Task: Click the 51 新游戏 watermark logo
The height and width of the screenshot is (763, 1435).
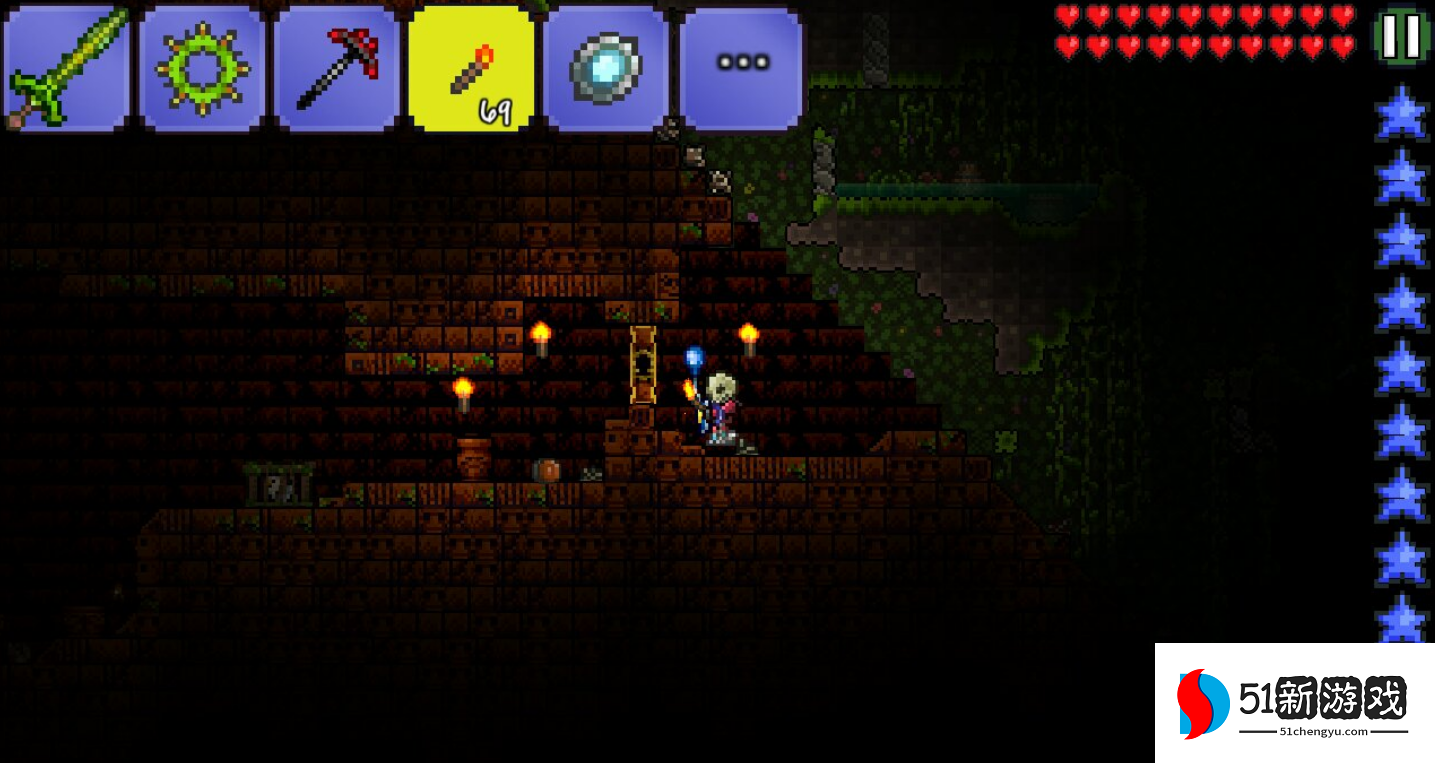Action: (1294, 703)
